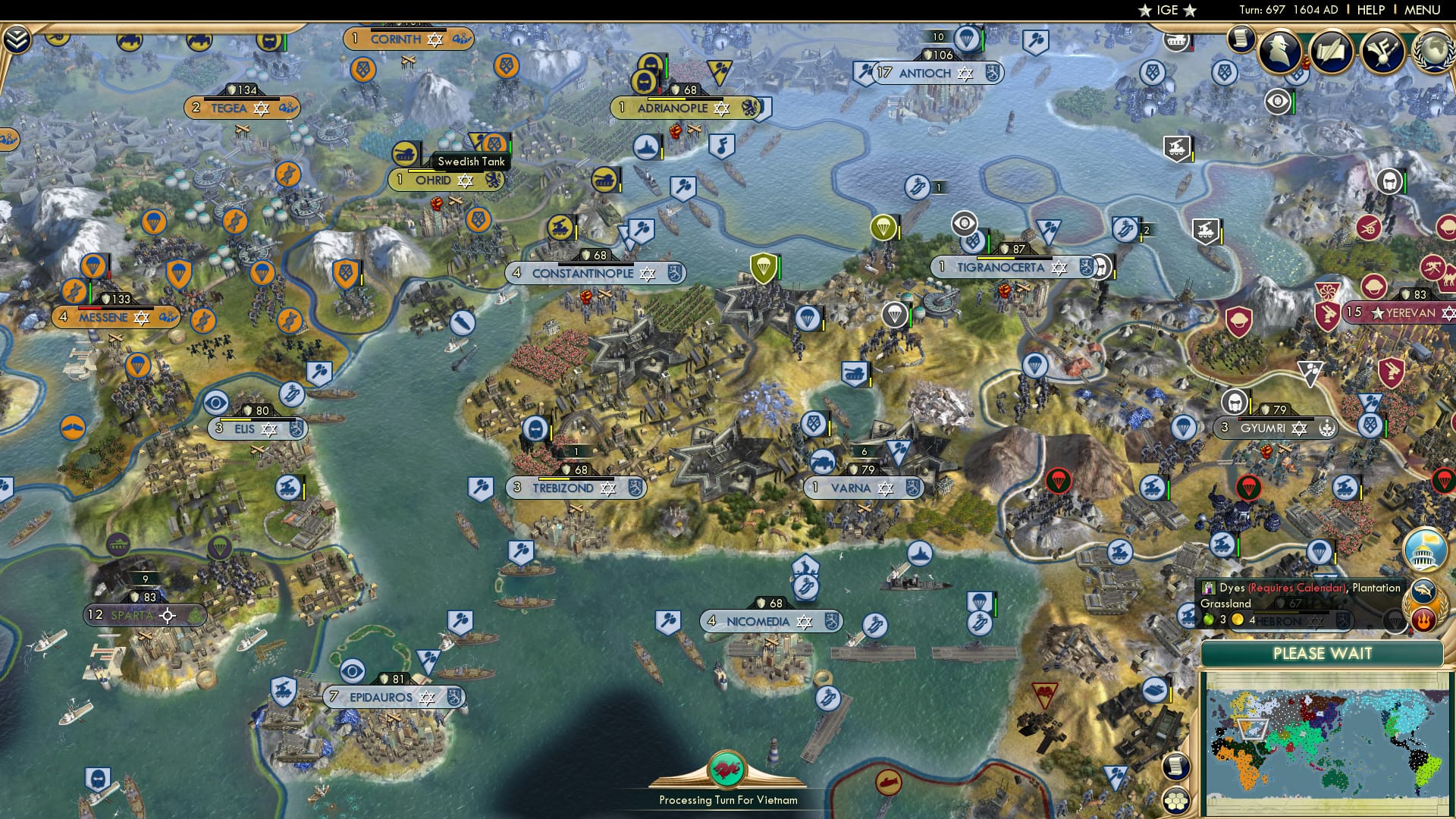Toggle the eye observation marker near Tigranocerta
The width and height of the screenshot is (1456, 819).
[964, 223]
